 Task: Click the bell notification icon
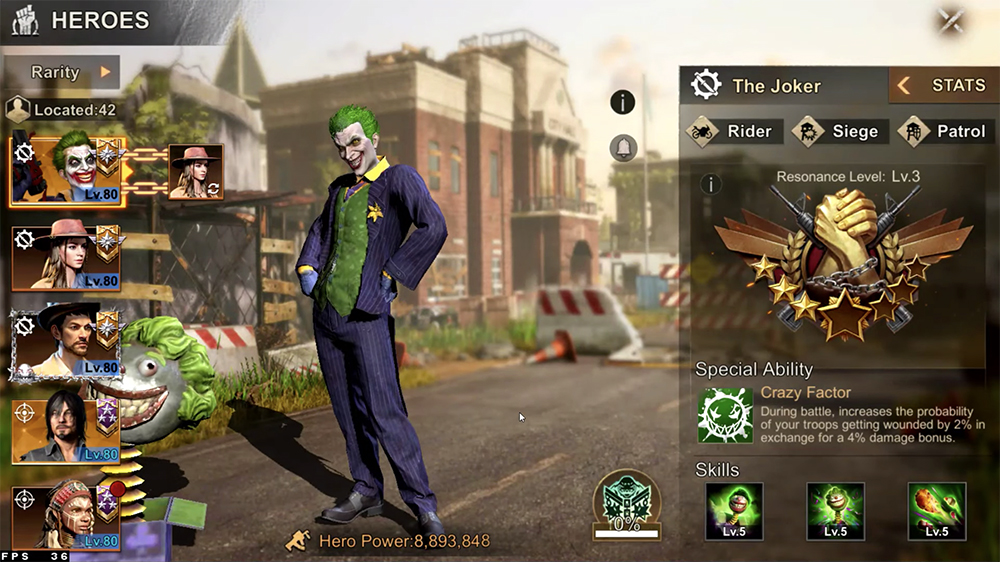click(x=623, y=149)
